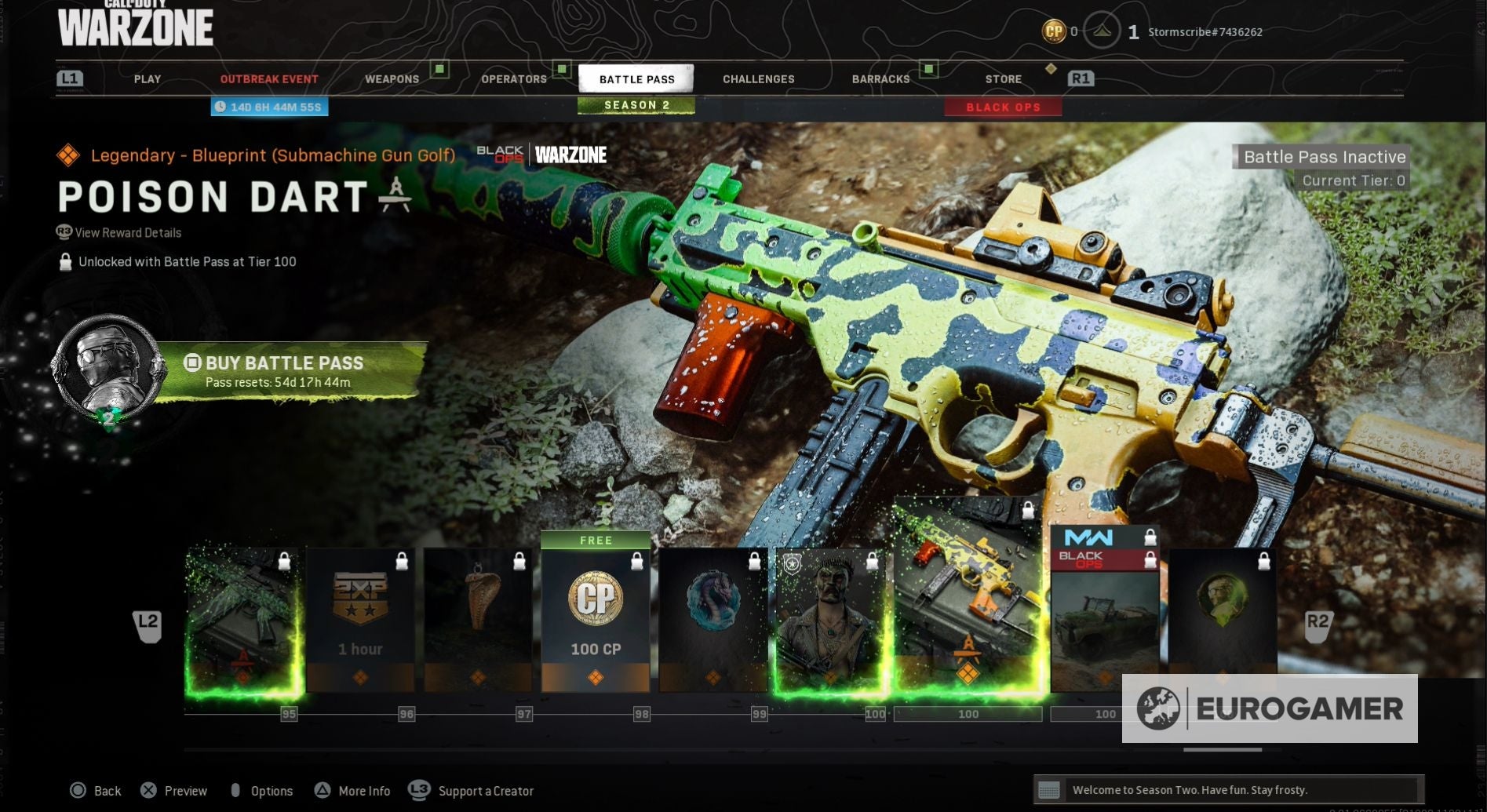Image resolution: width=1487 pixels, height=812 pixels.
Task: Show the Challenges tab
Action: tap(758, 79)
